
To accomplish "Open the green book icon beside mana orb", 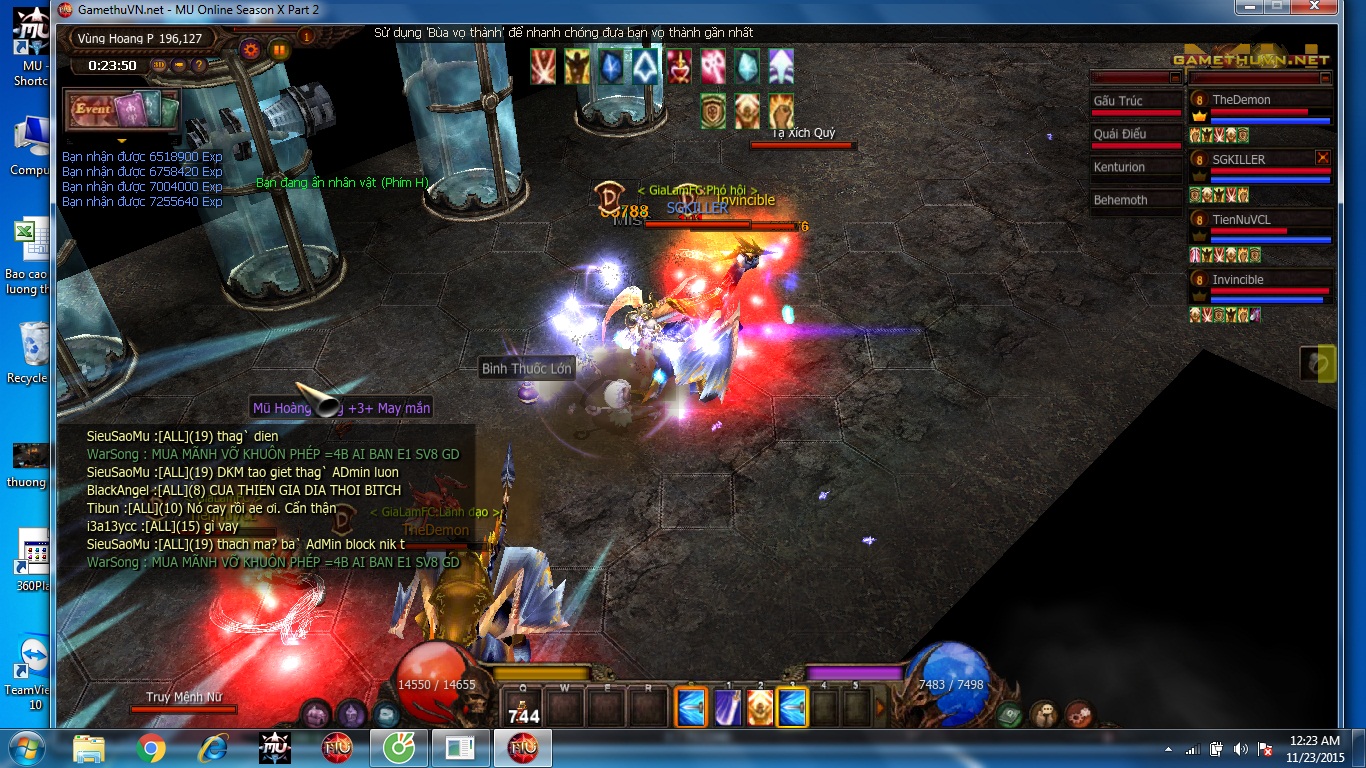I will tap(1009, 714).
